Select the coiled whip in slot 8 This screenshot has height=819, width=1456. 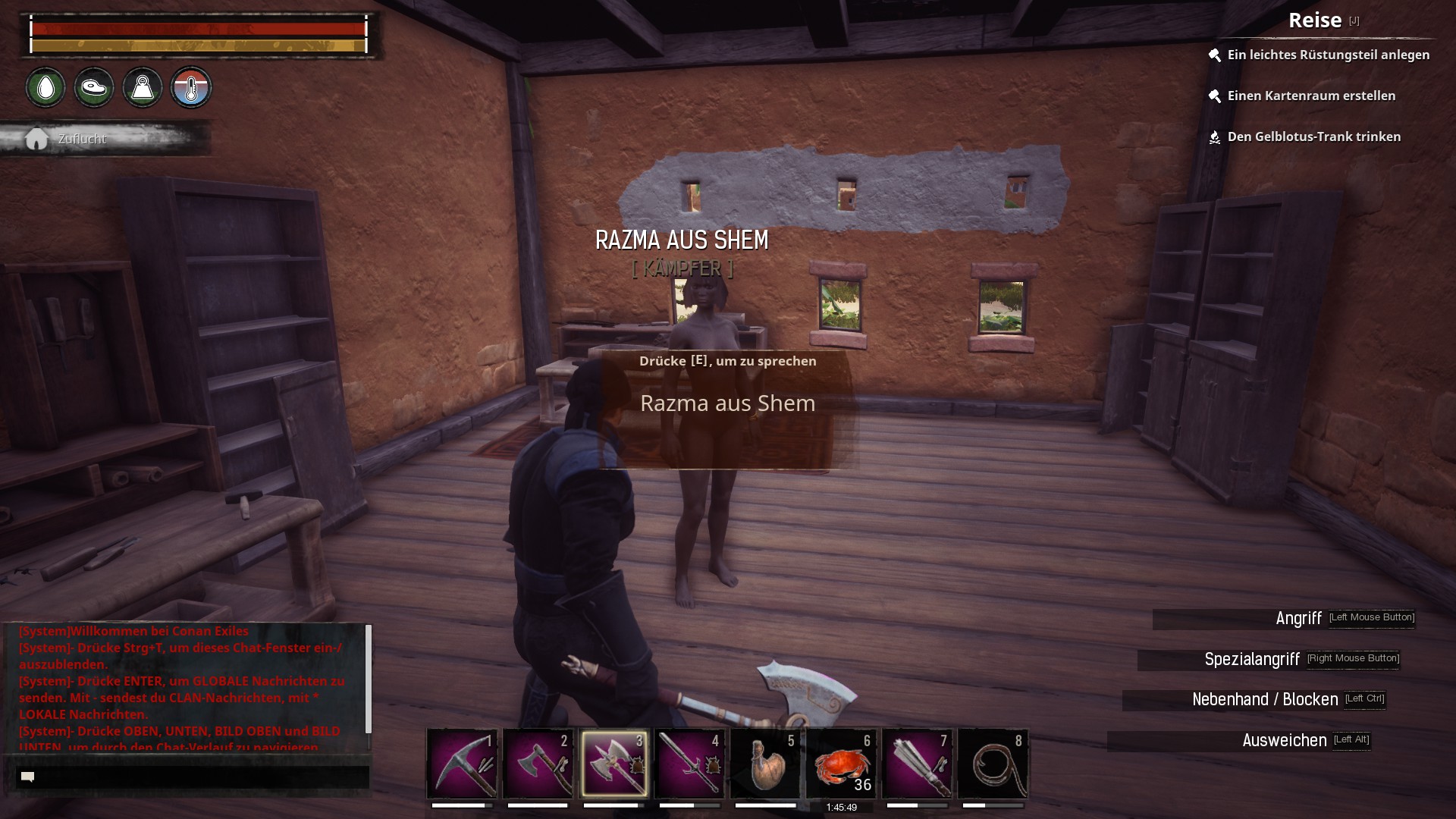[x=993, y=763]
